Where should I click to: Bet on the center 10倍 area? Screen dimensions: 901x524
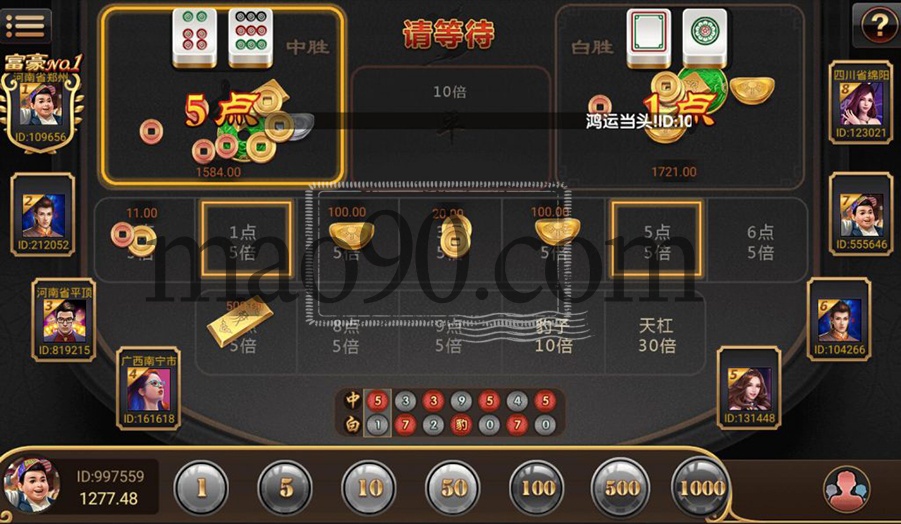click(x=450, y=110)
